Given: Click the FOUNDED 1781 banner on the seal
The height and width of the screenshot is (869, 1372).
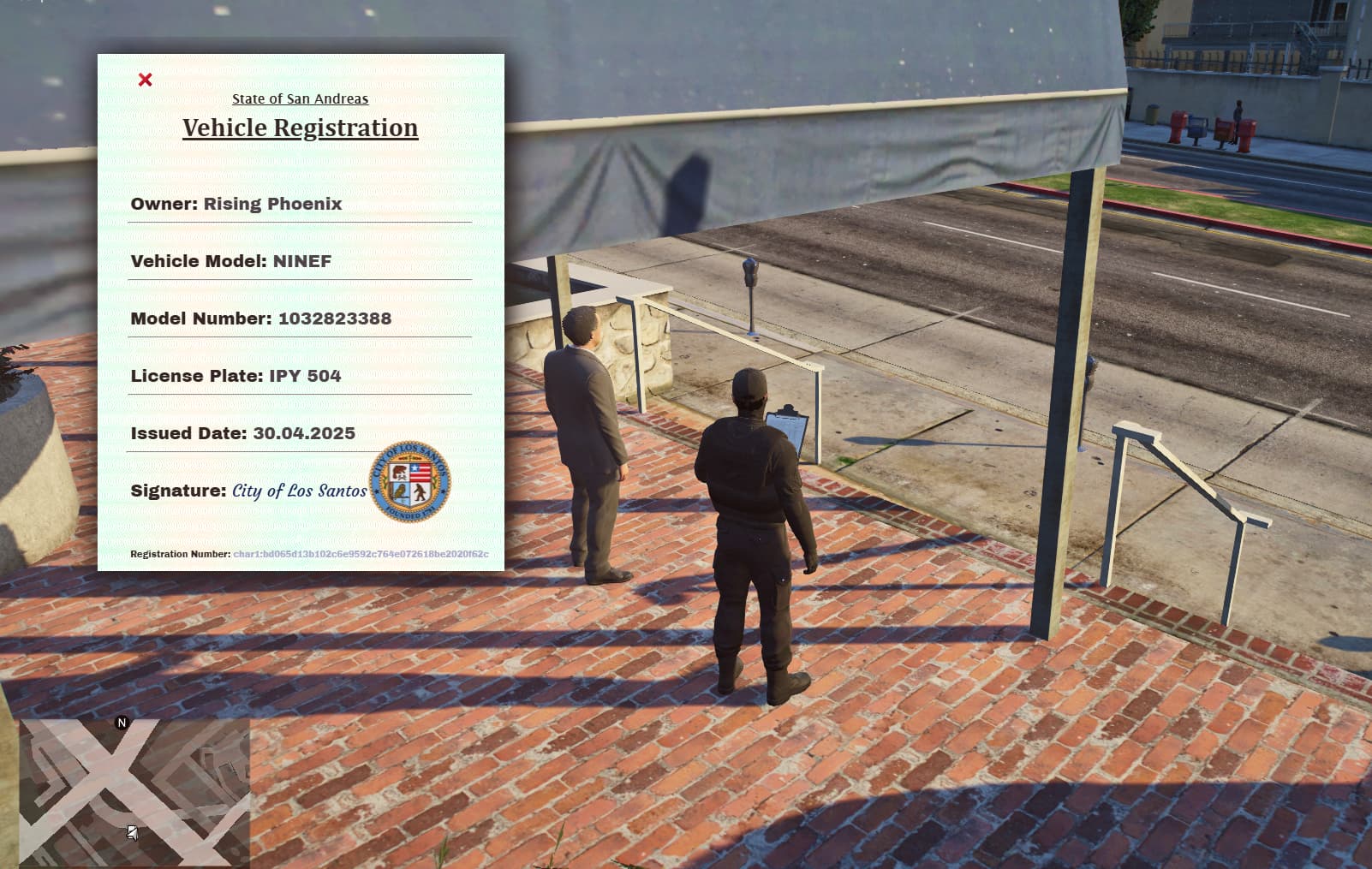Looking at the screenshot, I should 410,511.
